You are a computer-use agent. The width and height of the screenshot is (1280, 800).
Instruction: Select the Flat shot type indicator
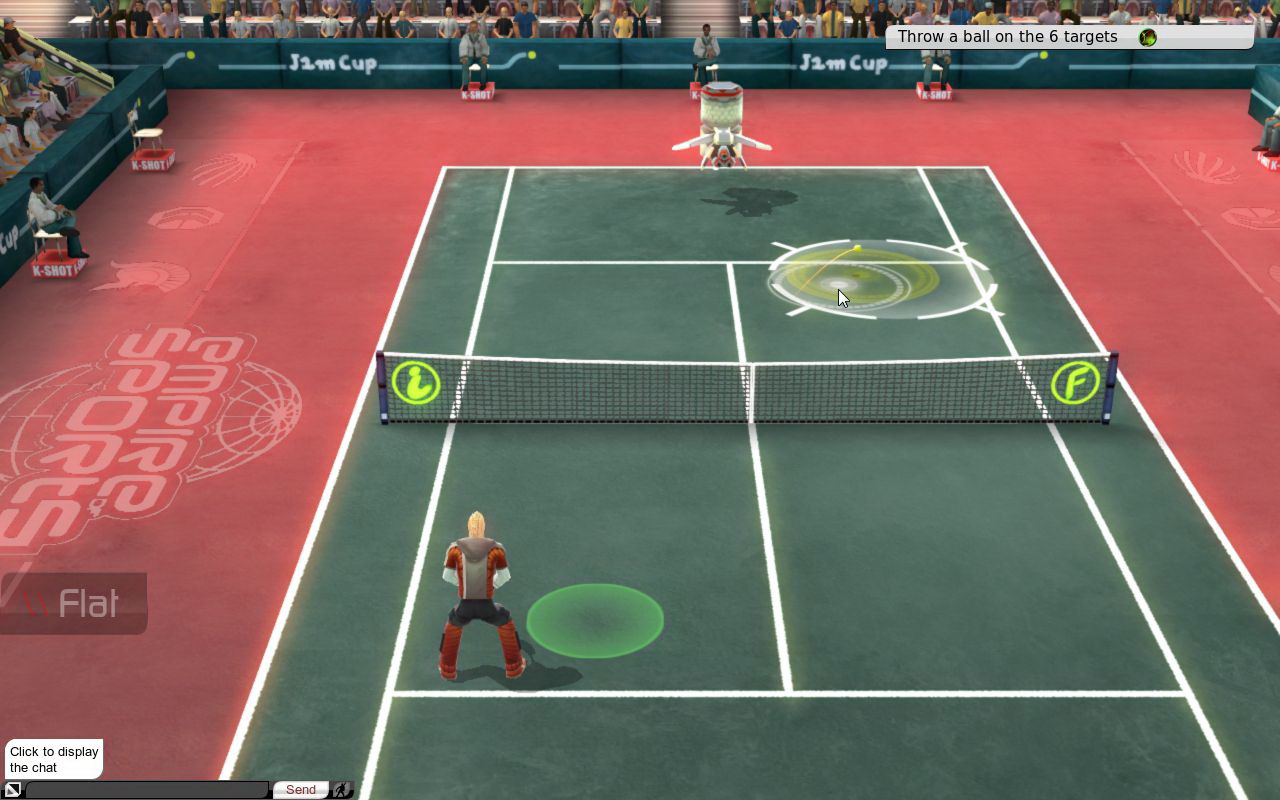pyautogui.click(x=74, y=603)
